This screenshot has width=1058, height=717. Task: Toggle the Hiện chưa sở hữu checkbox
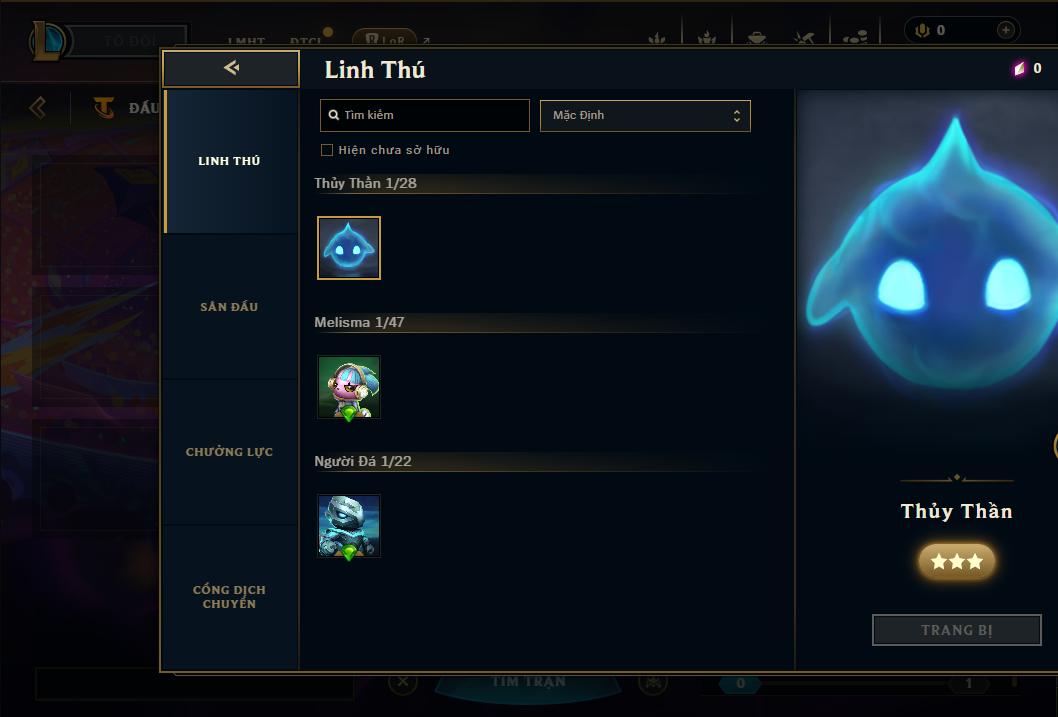click(327, 150)
